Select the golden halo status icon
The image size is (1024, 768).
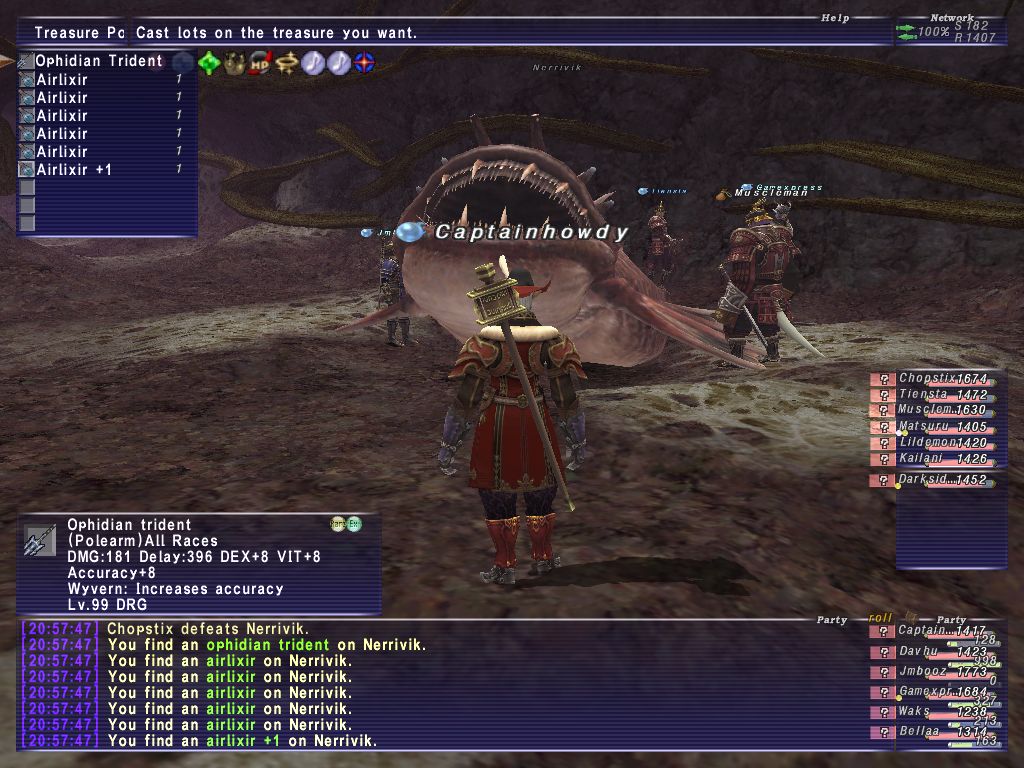[288, 62]
